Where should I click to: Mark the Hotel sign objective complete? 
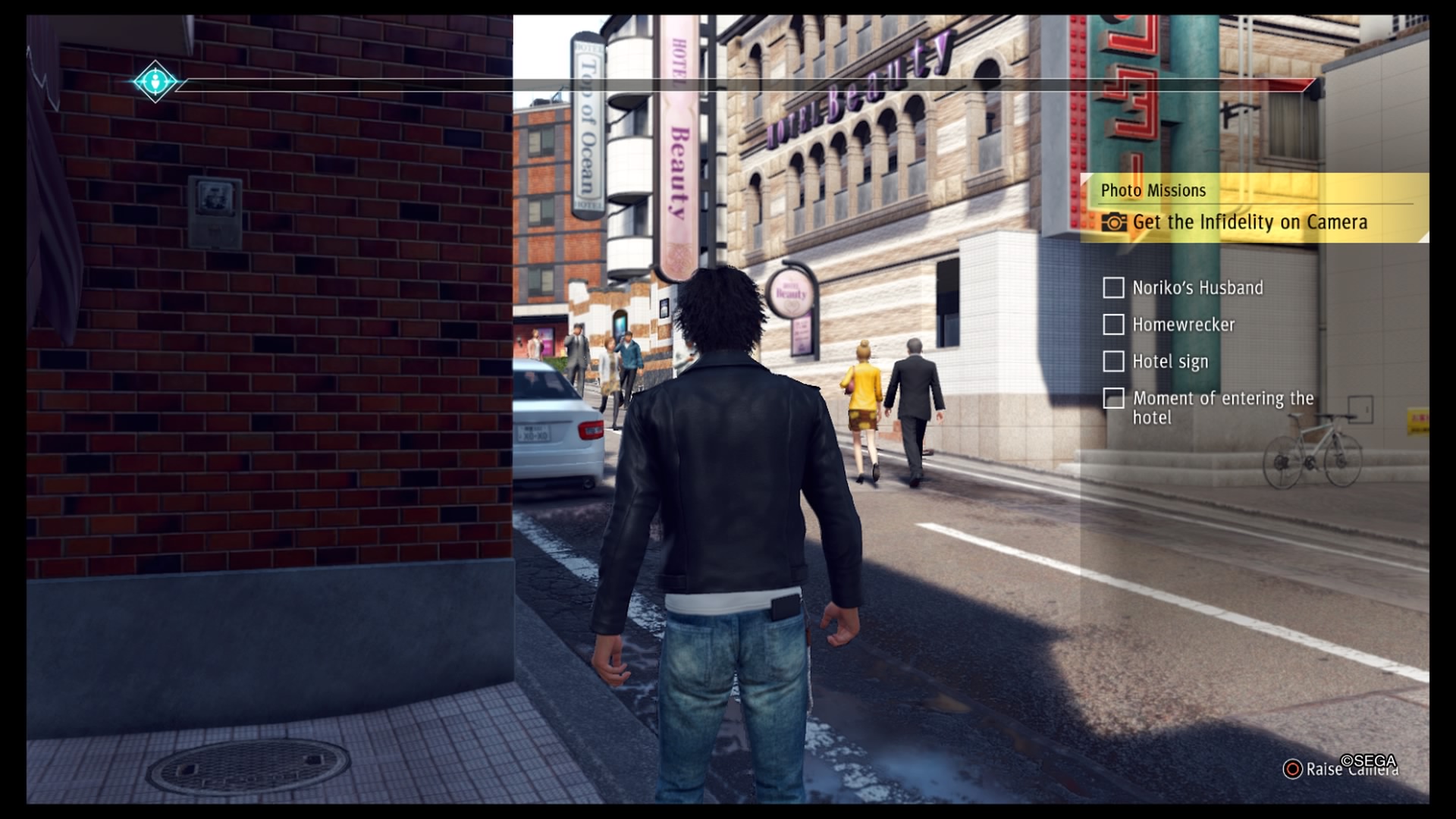point(1112,362)
